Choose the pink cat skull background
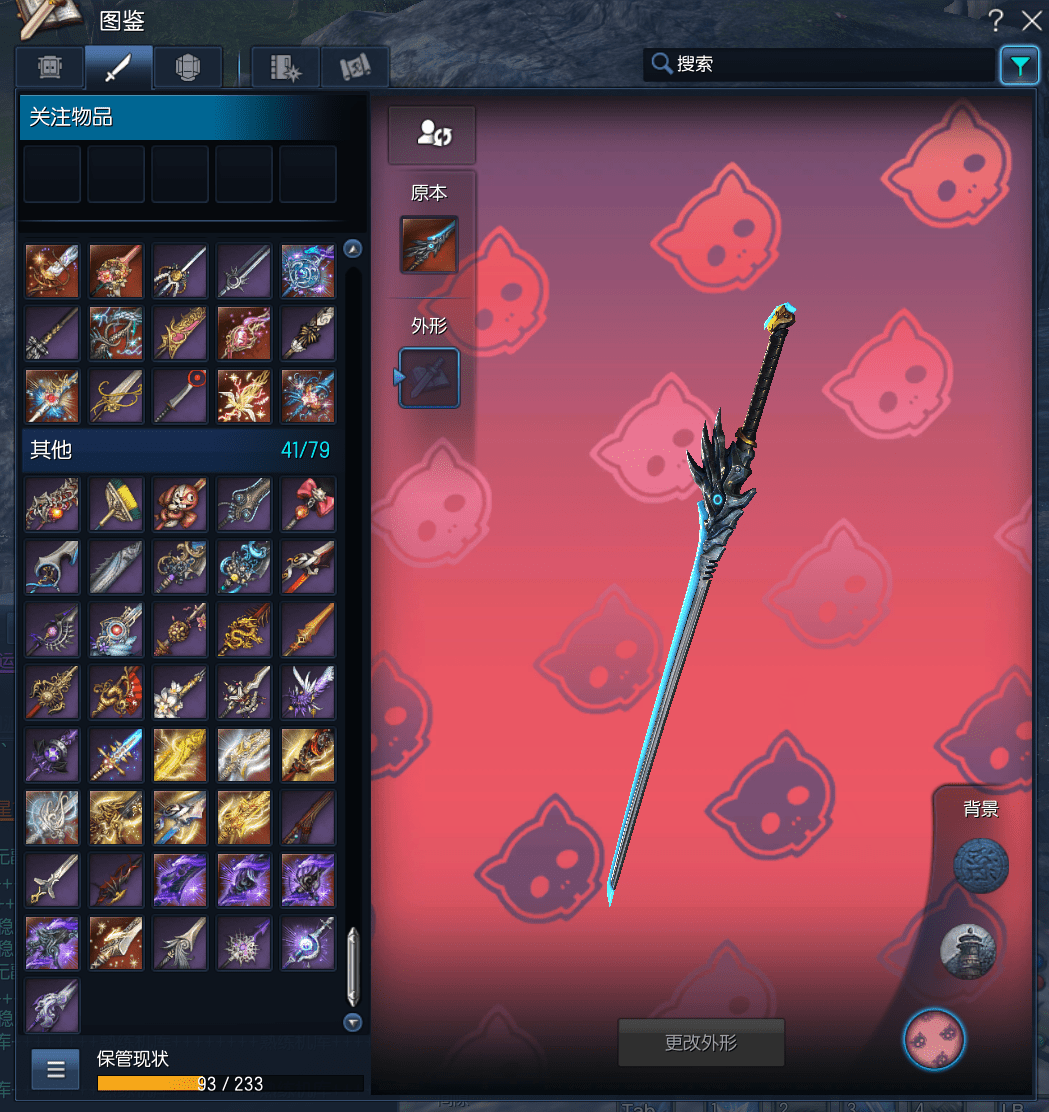This screenshot has height=1112, width=1049. point(934,1039)
